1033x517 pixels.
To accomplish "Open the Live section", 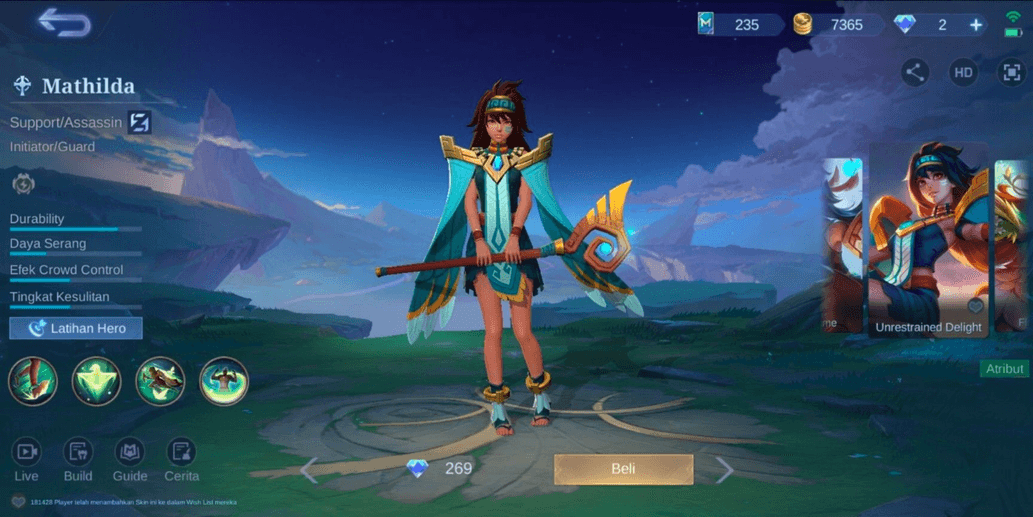I will point(26,460).
